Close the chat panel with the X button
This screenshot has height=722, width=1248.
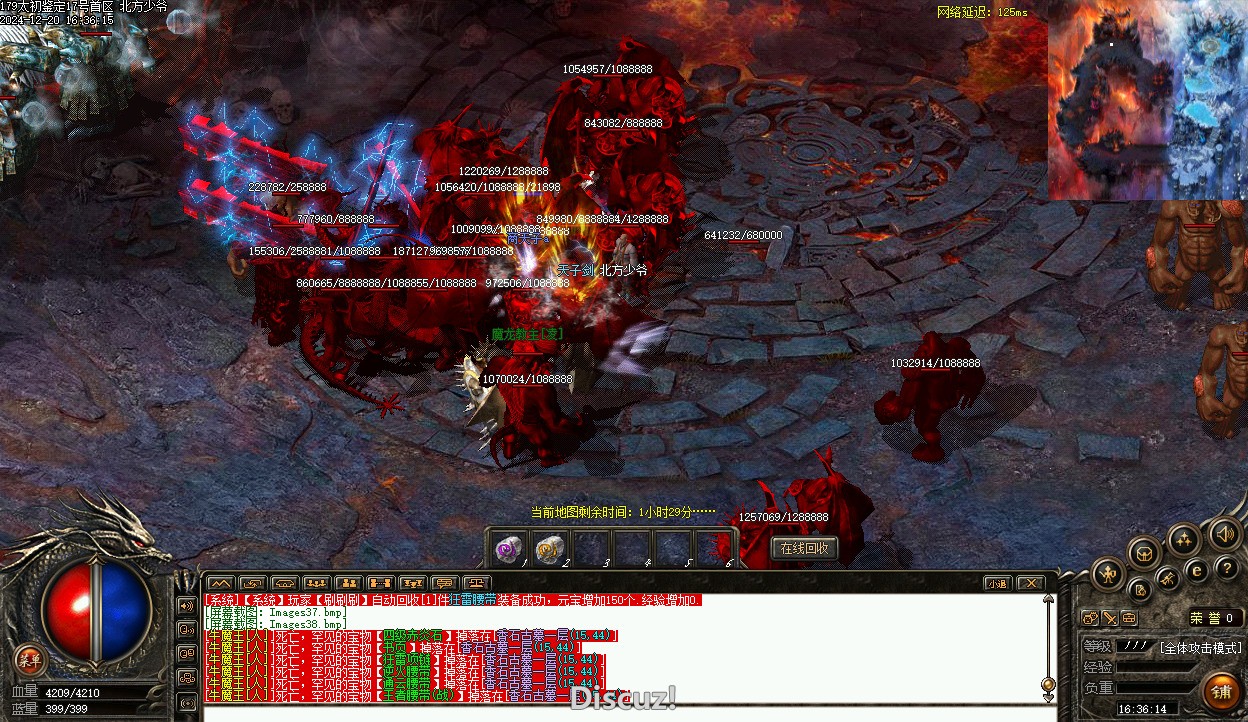click(x=1030, y=583)
